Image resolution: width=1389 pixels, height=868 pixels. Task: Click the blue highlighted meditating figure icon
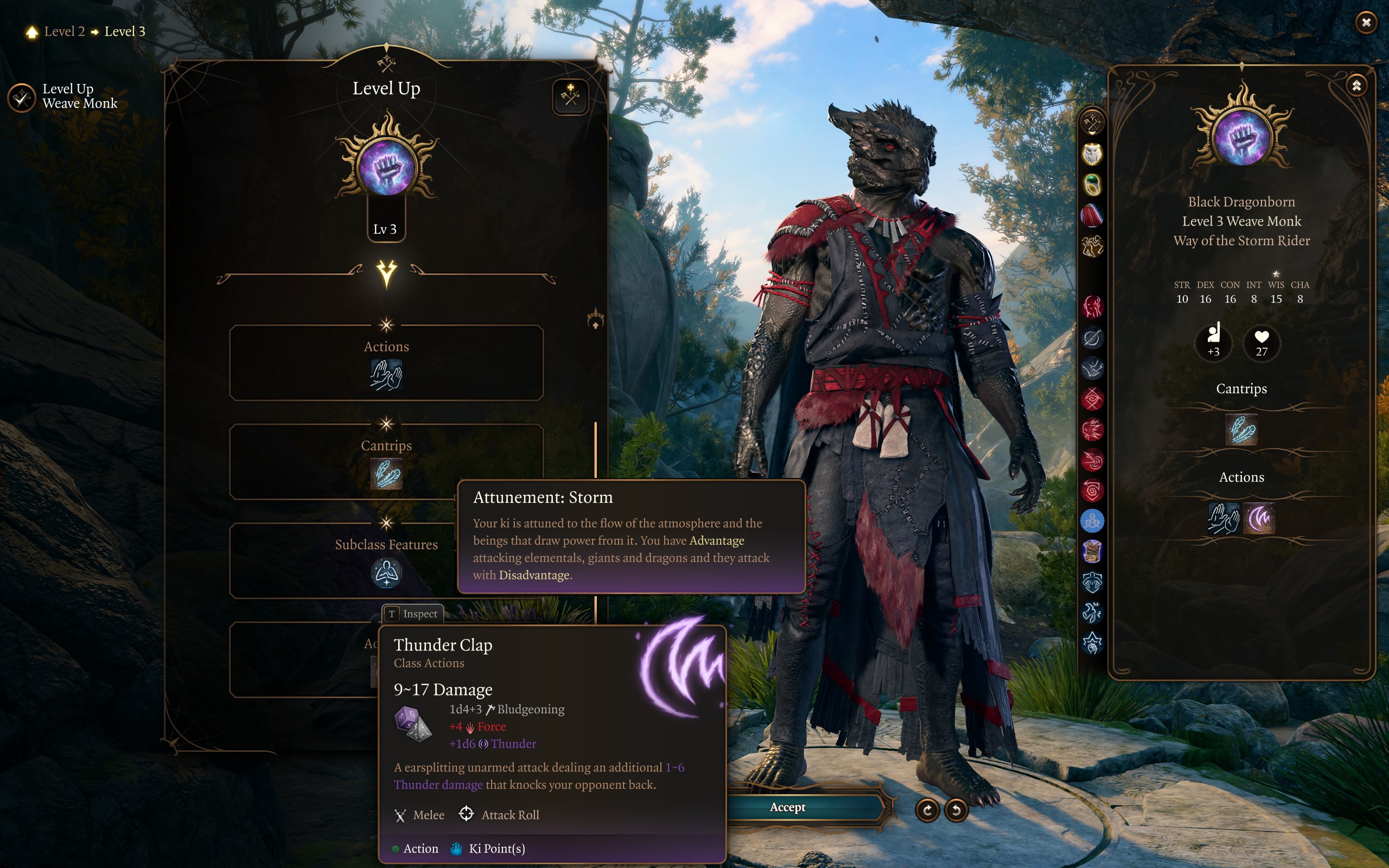[1092, 521]
